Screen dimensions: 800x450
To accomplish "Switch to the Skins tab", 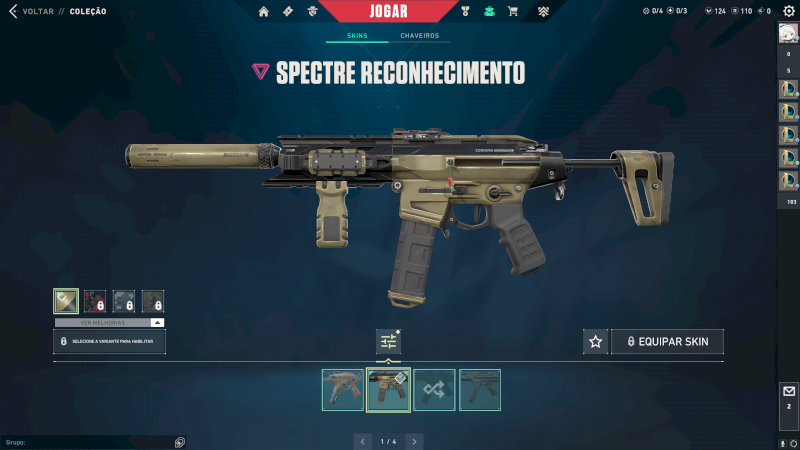I will pyautogui.click(x=357, y=36).
